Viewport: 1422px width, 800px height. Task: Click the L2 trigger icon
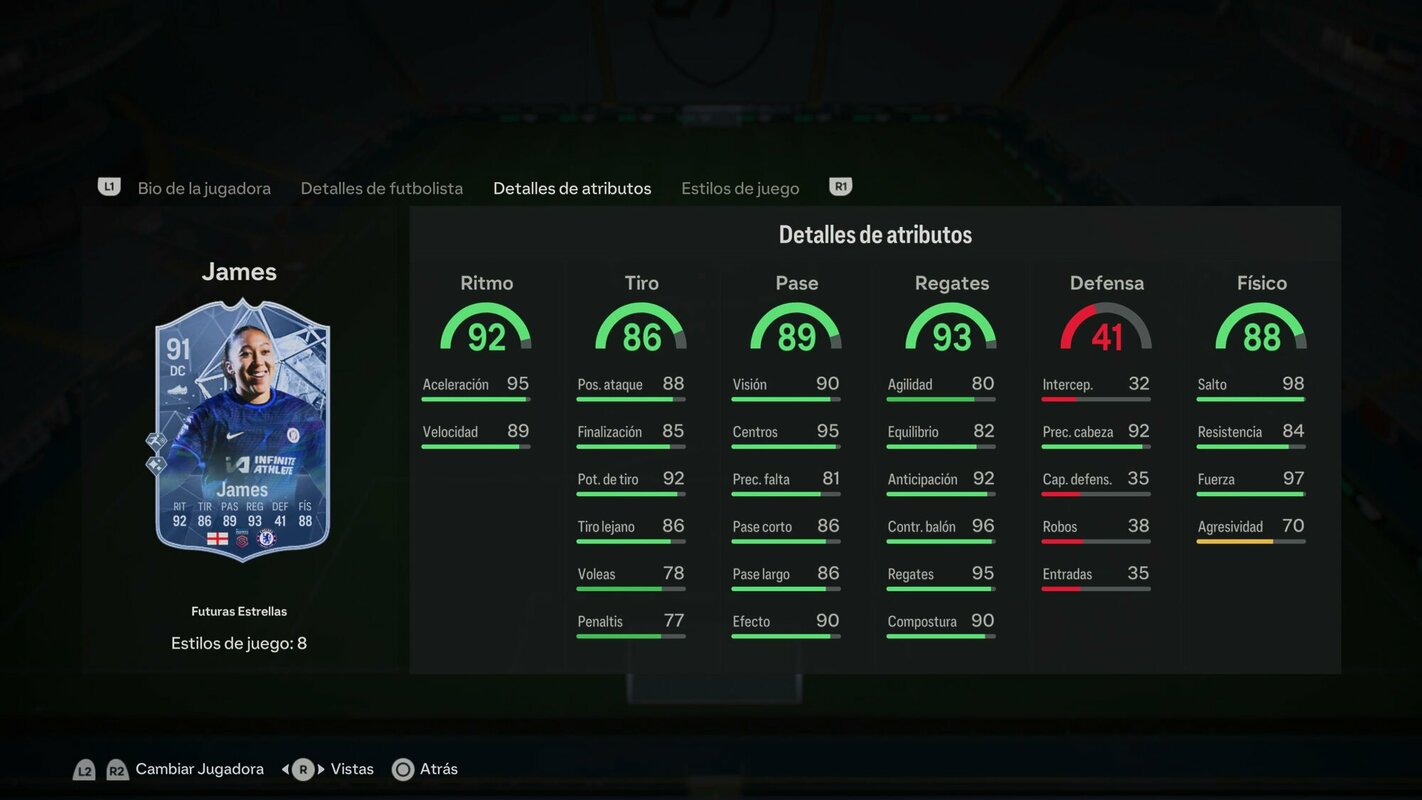coord(85,769)
